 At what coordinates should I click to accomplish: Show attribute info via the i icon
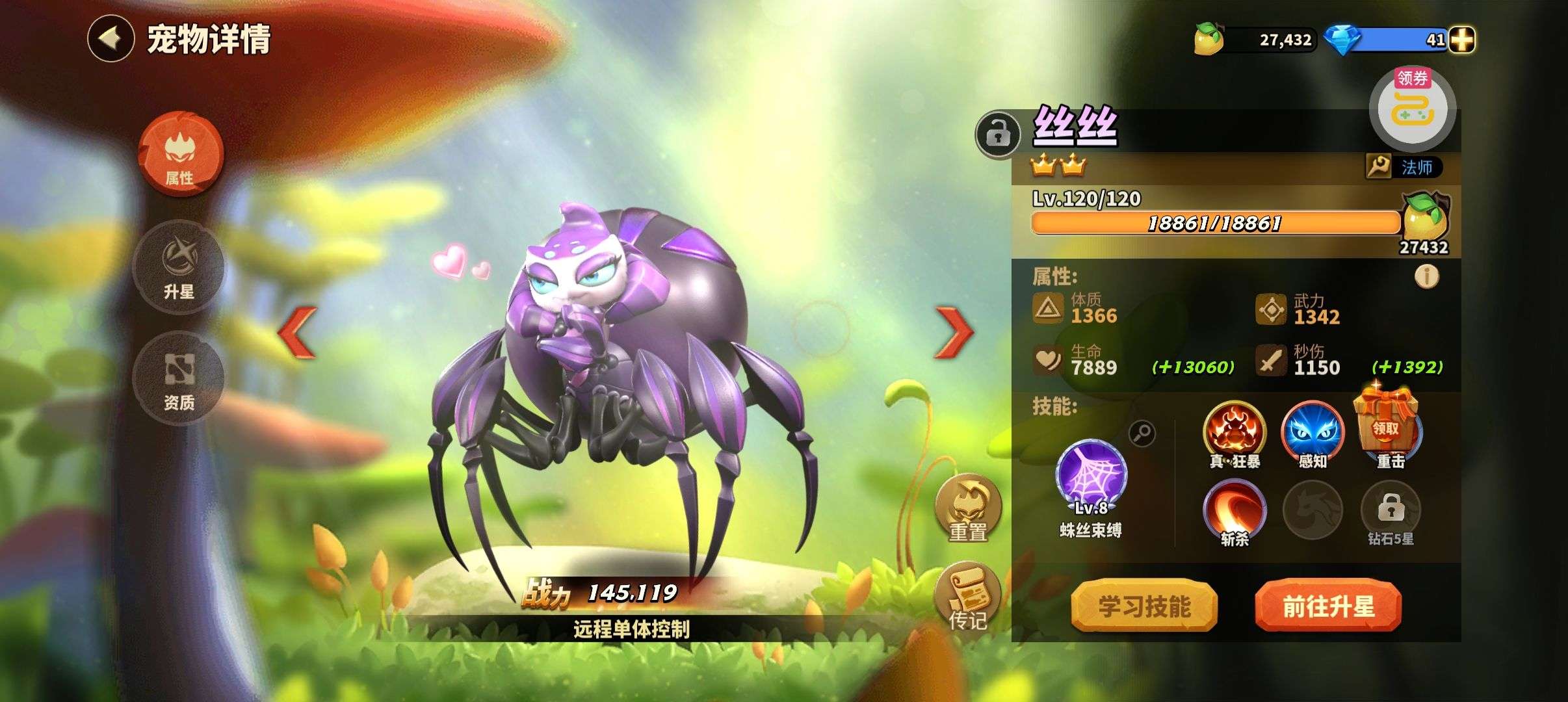[x=1426, y=277]
